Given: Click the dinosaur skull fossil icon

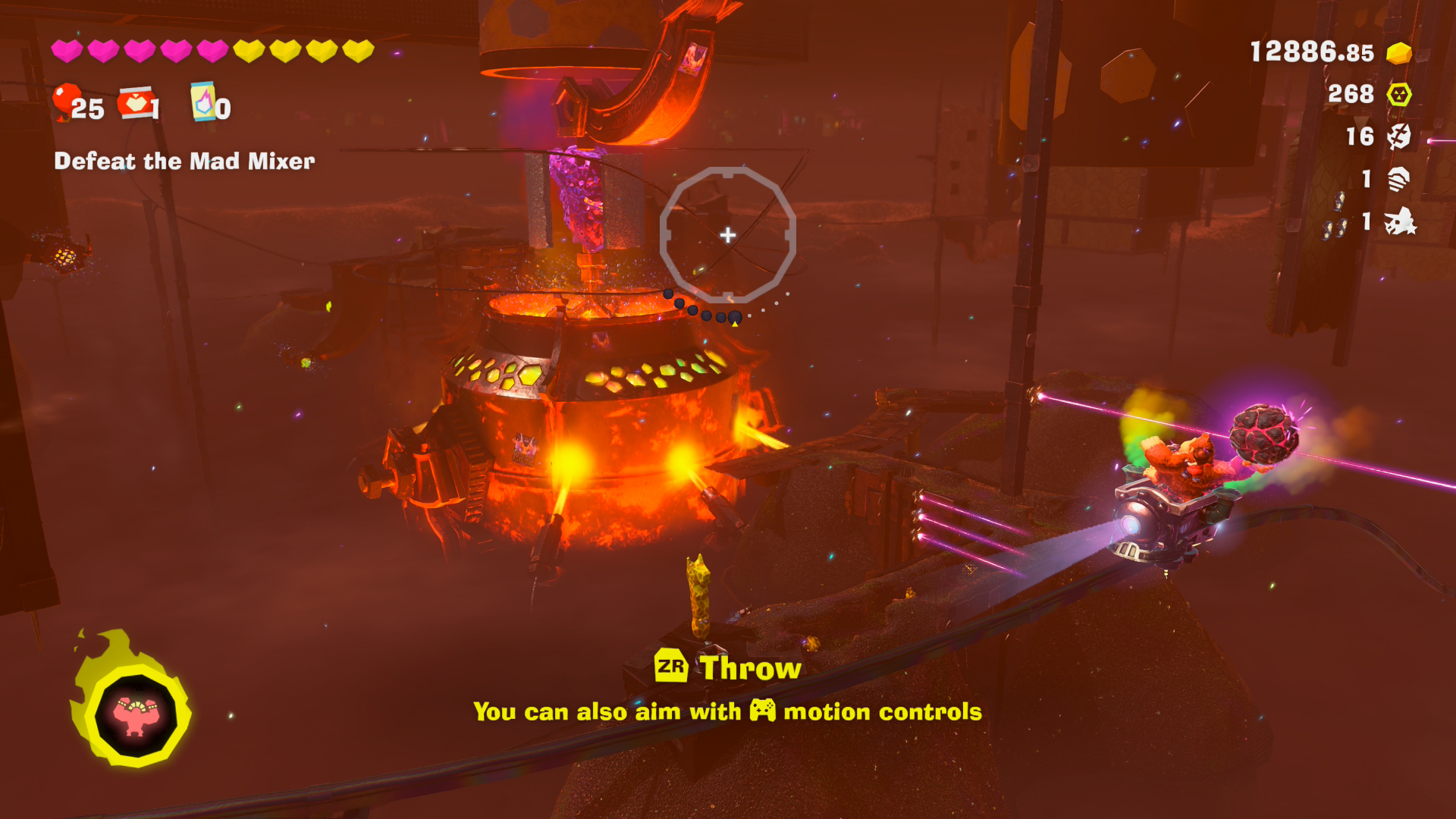Looking at the screenshot, I should [x=1399, y=221].
